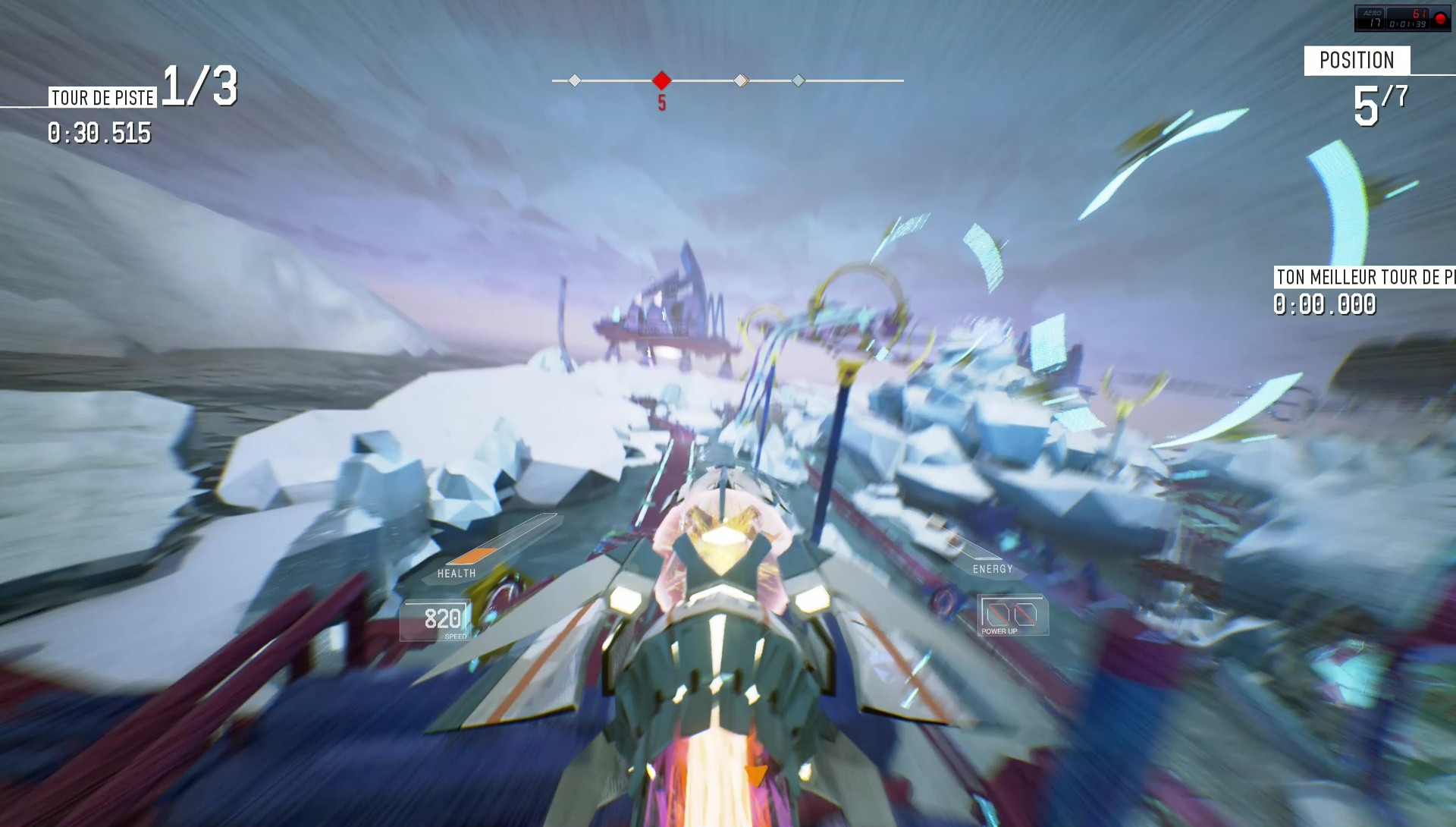Expand the TOUR DE PISTE lap counter panel
The image size is (1456, 827).
(x=102, y=96)
